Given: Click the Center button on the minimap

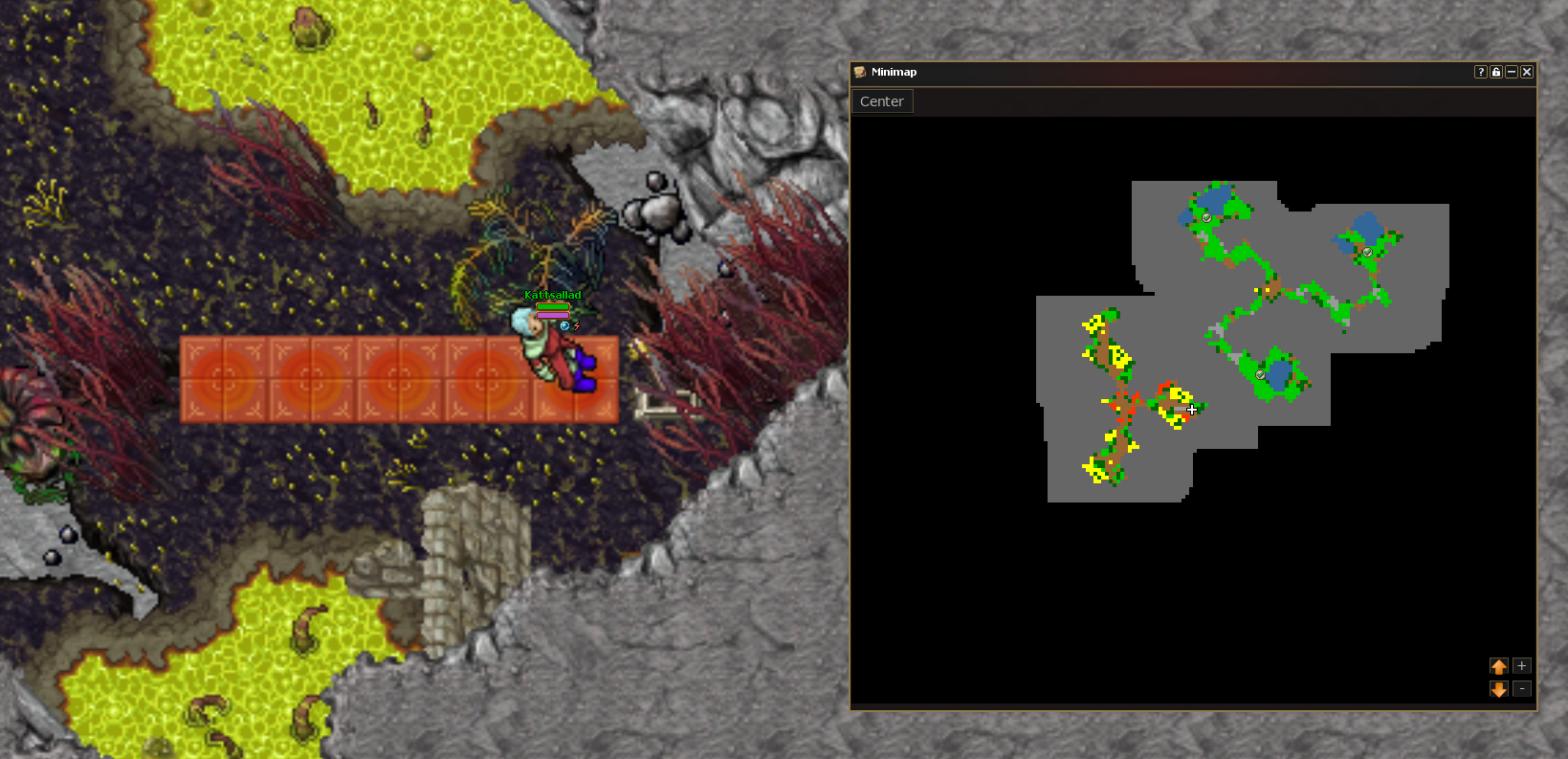Looking at the screenshot, I should tap(882, 101).
